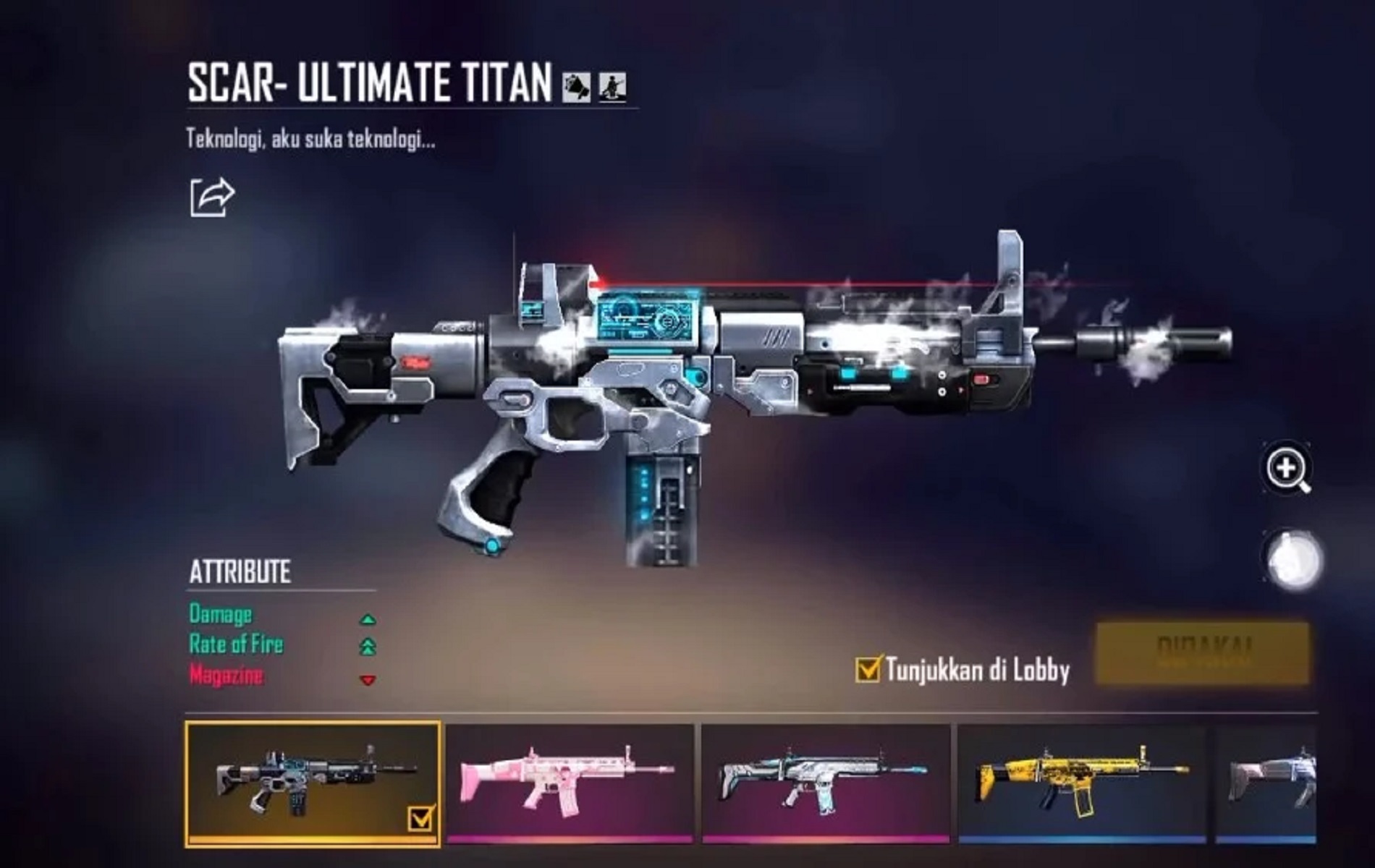Toggle the Tunjukkan di Lobby checkbox
This screenshot has width=1375, height=868.
866,671
